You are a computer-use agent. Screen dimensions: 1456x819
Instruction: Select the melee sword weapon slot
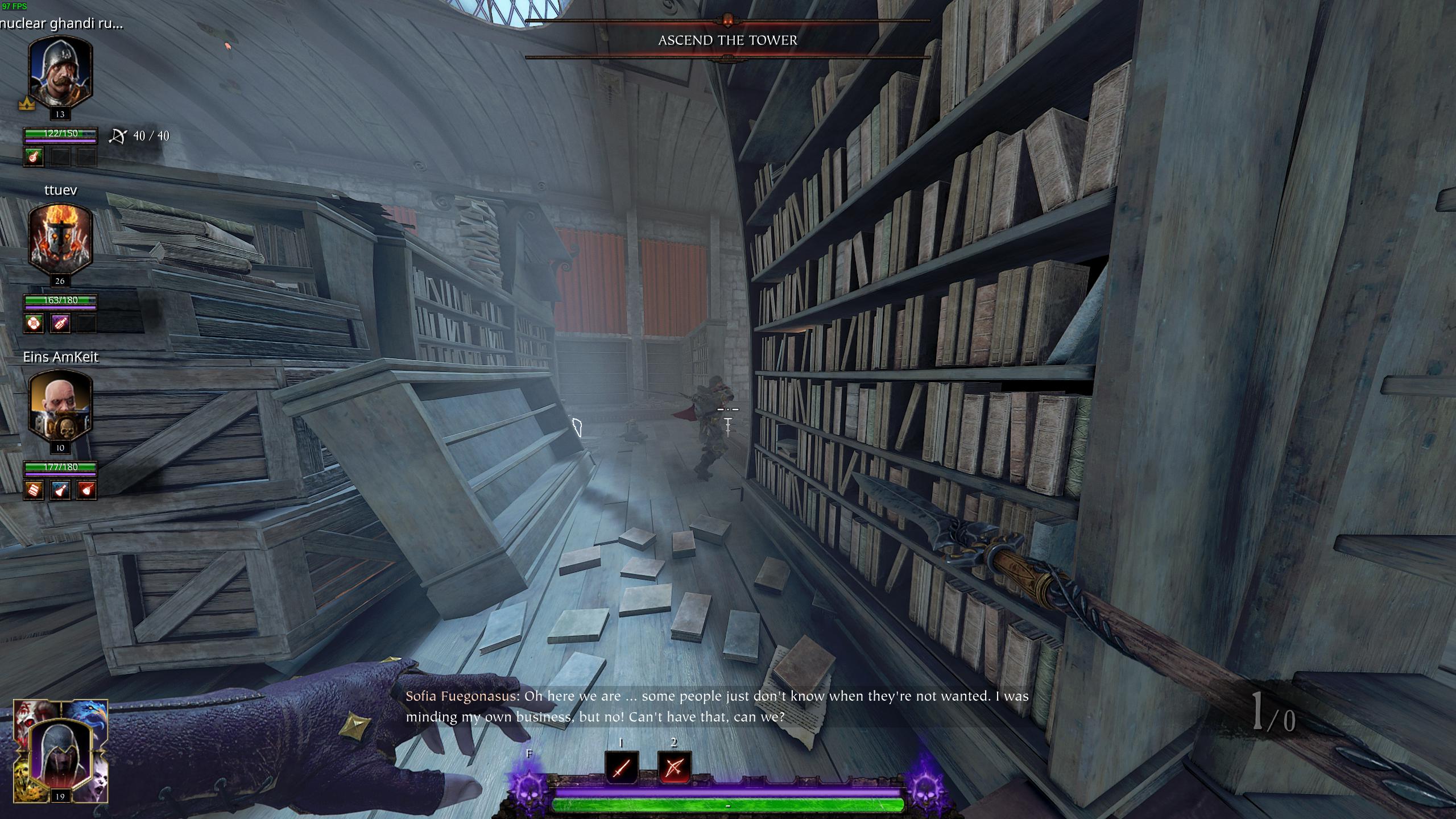(622, 767)
